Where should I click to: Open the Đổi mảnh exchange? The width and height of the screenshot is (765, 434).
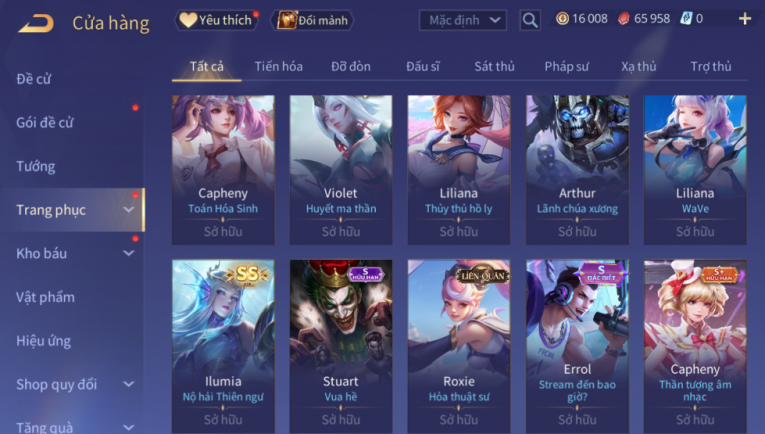click(312, 20)
